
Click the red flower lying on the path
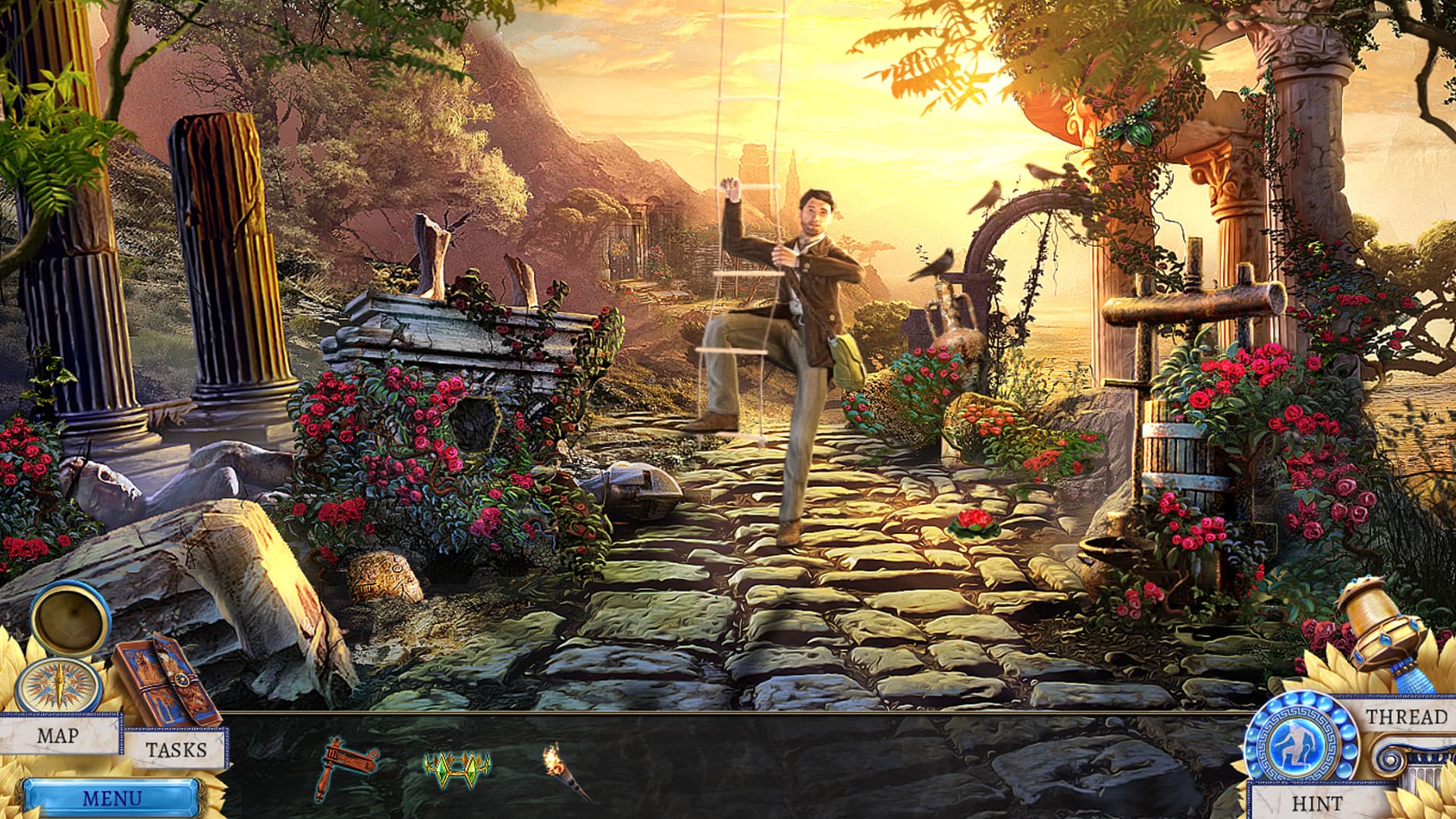[973, 520]
